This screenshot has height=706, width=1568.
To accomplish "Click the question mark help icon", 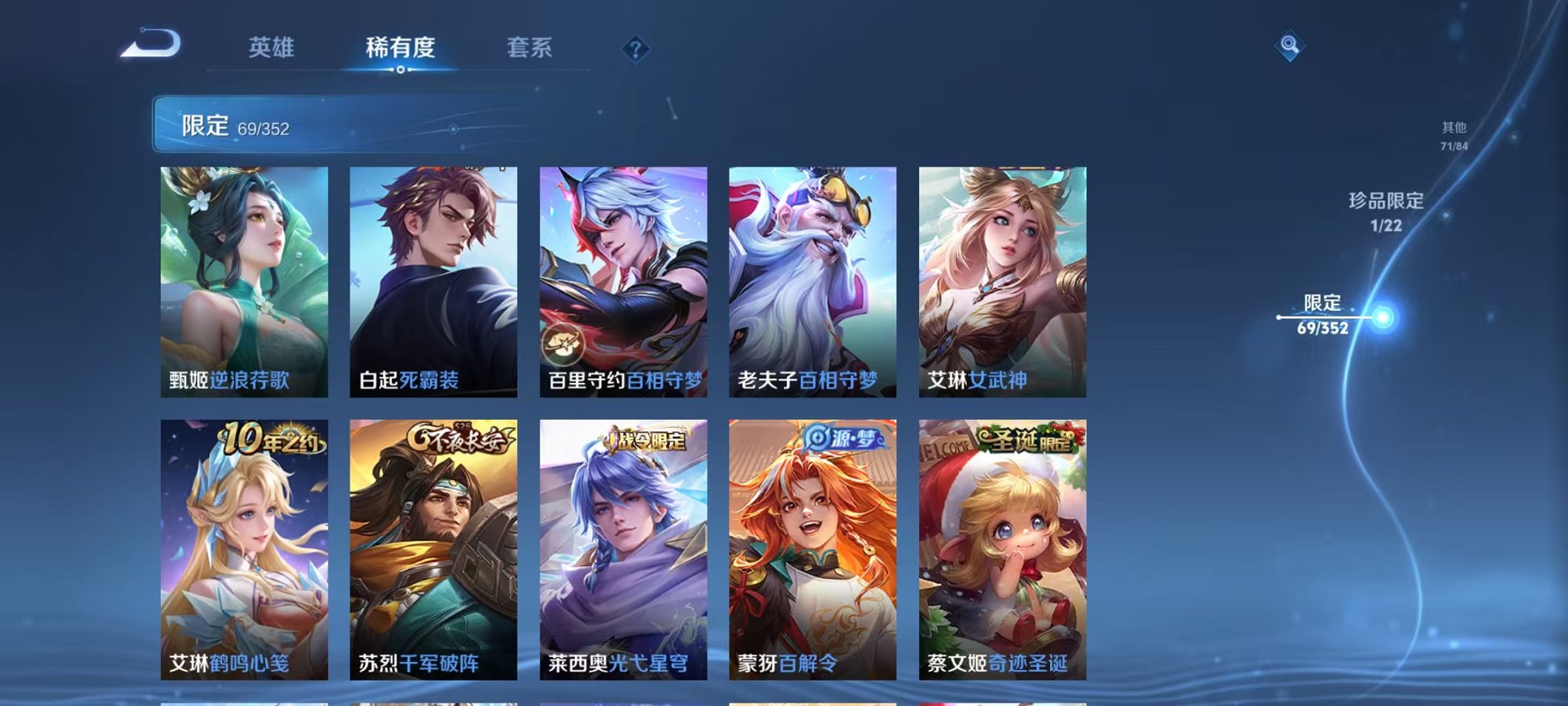I will 635,50.
